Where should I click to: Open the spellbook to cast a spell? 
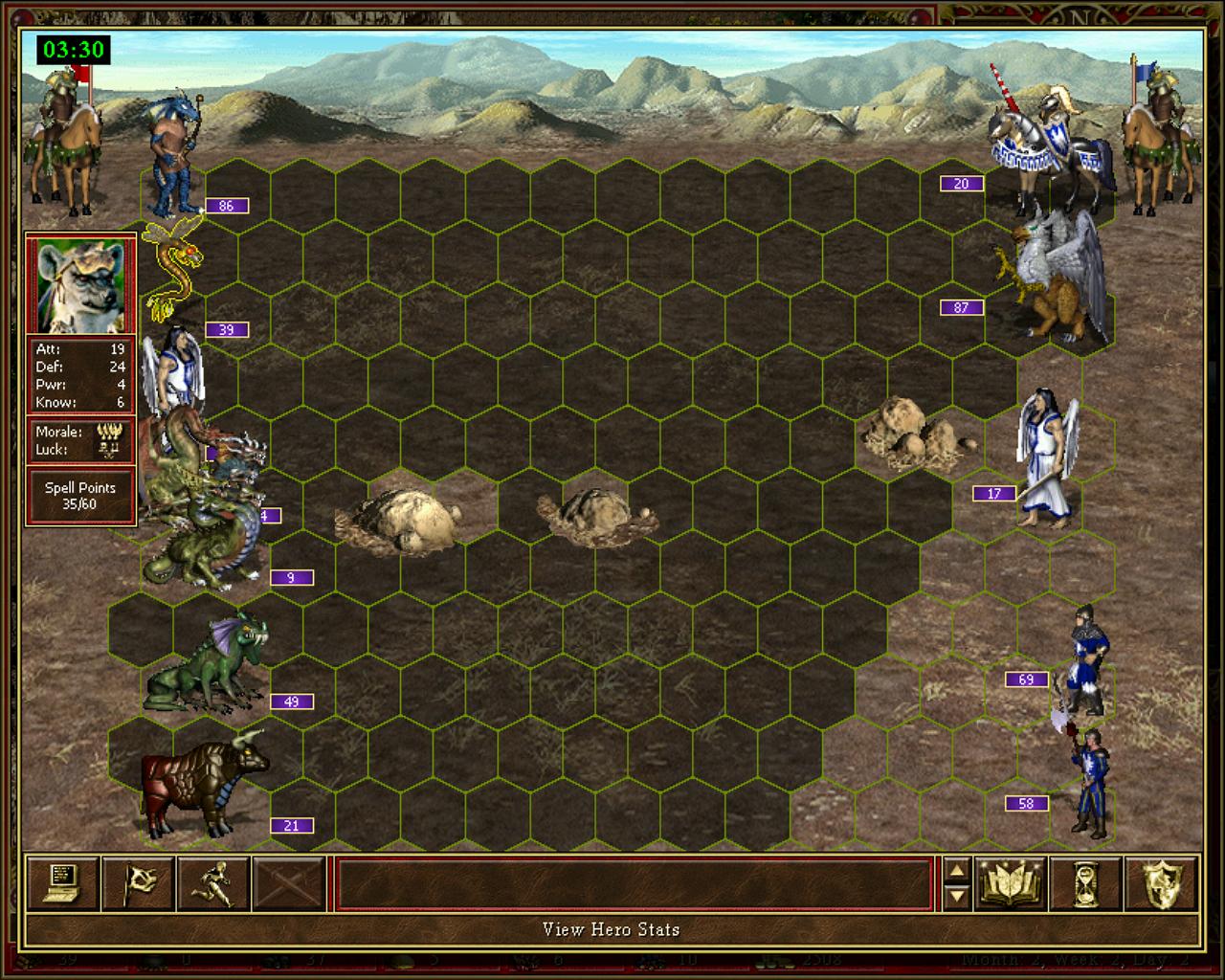(x=1011, y=882)
